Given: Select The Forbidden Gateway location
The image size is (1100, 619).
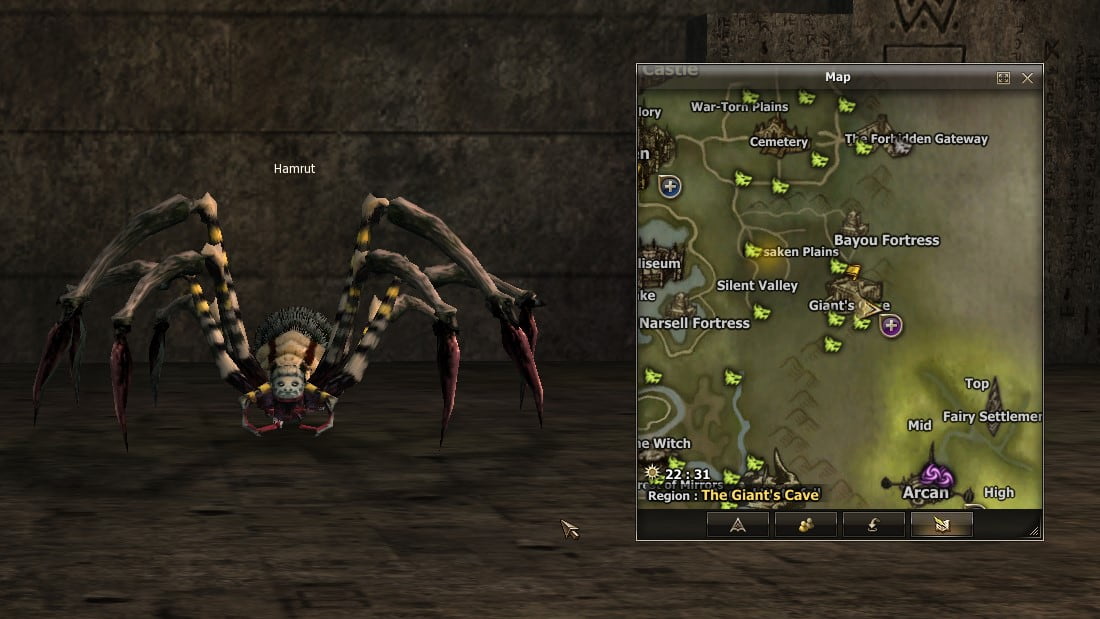Looking at the screenshot, I should (916, 139).
